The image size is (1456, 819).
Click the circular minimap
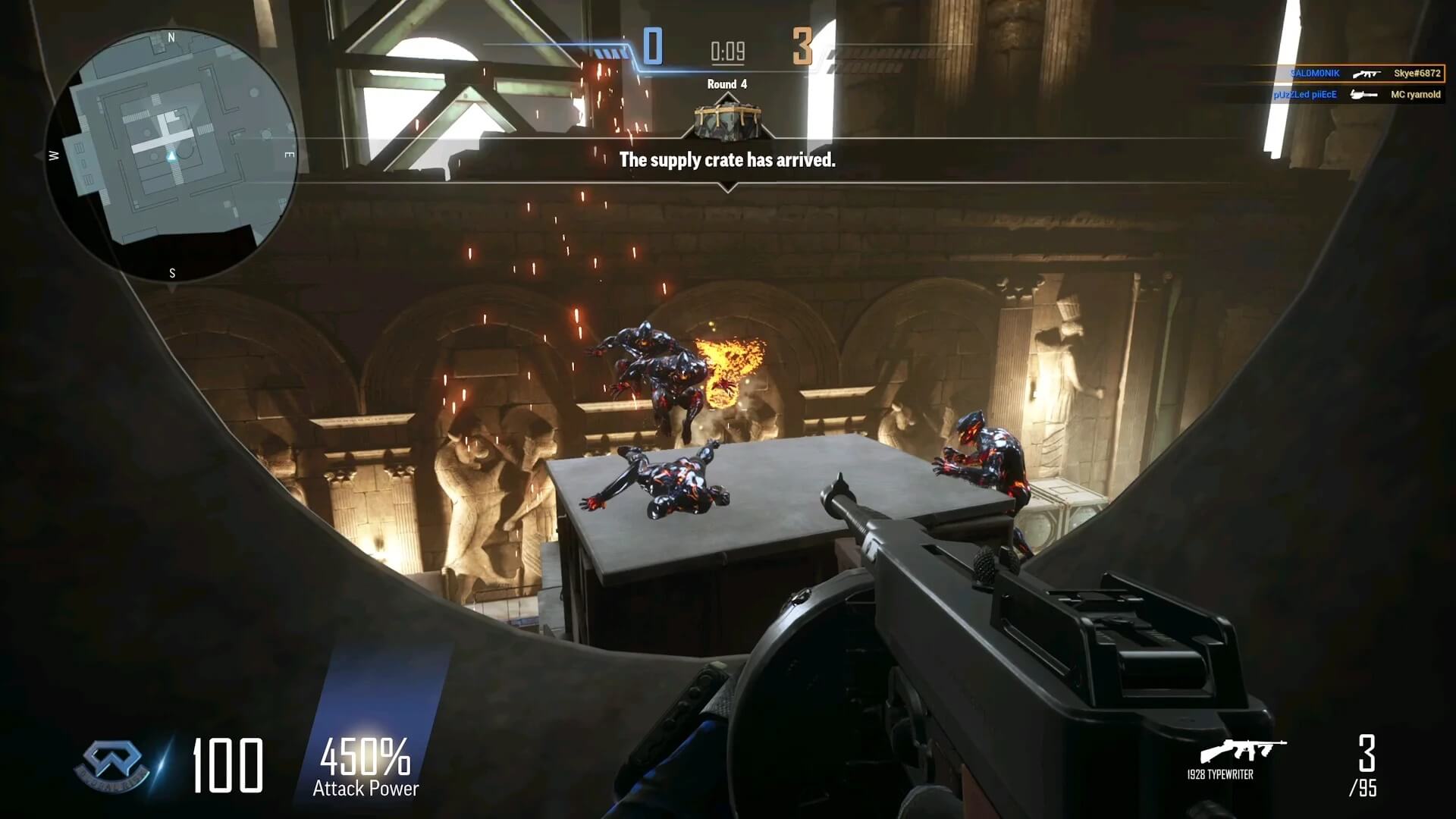pos(171,155)
